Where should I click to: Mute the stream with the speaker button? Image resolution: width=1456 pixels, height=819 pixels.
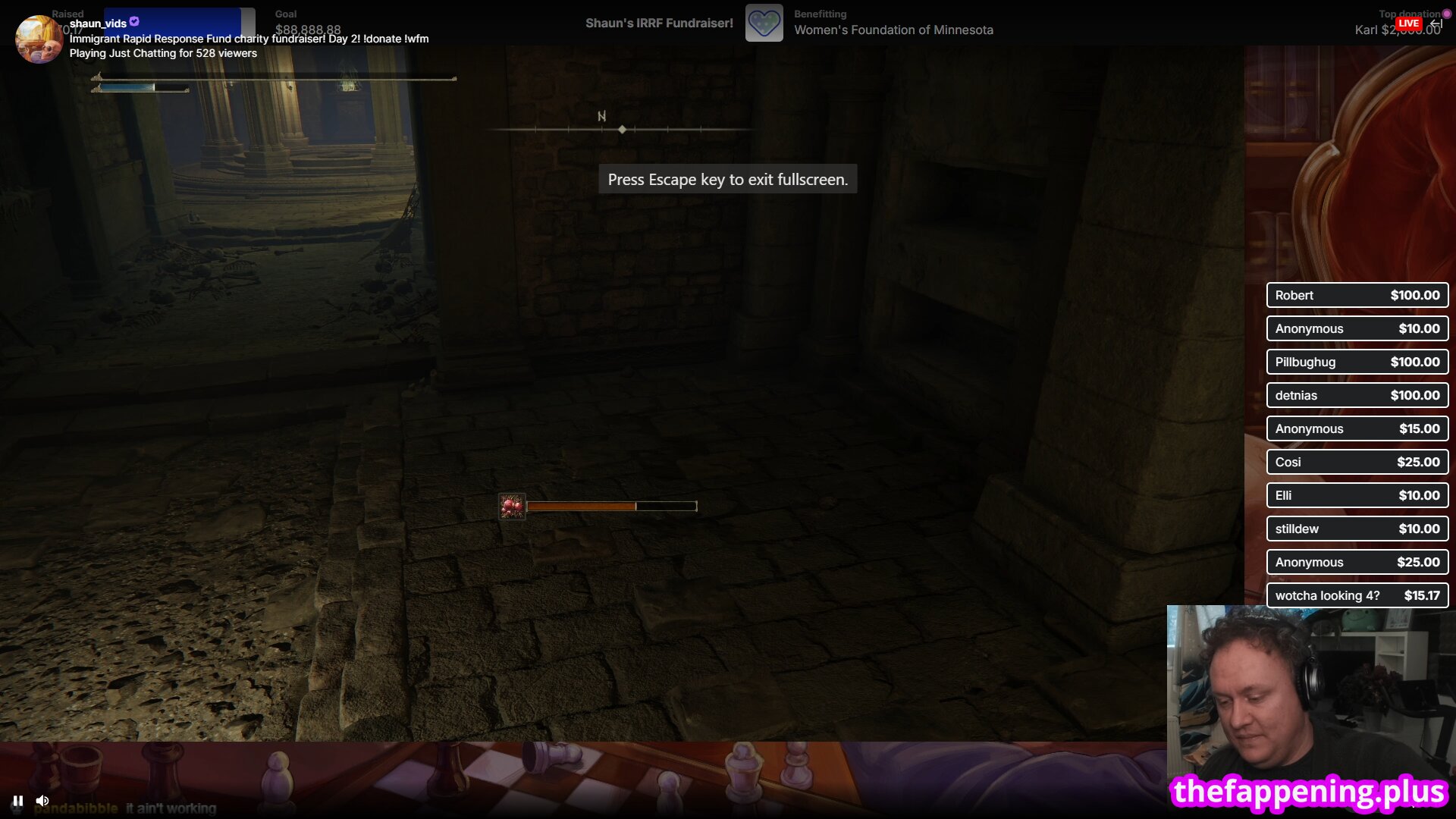[x=42, y=801]
